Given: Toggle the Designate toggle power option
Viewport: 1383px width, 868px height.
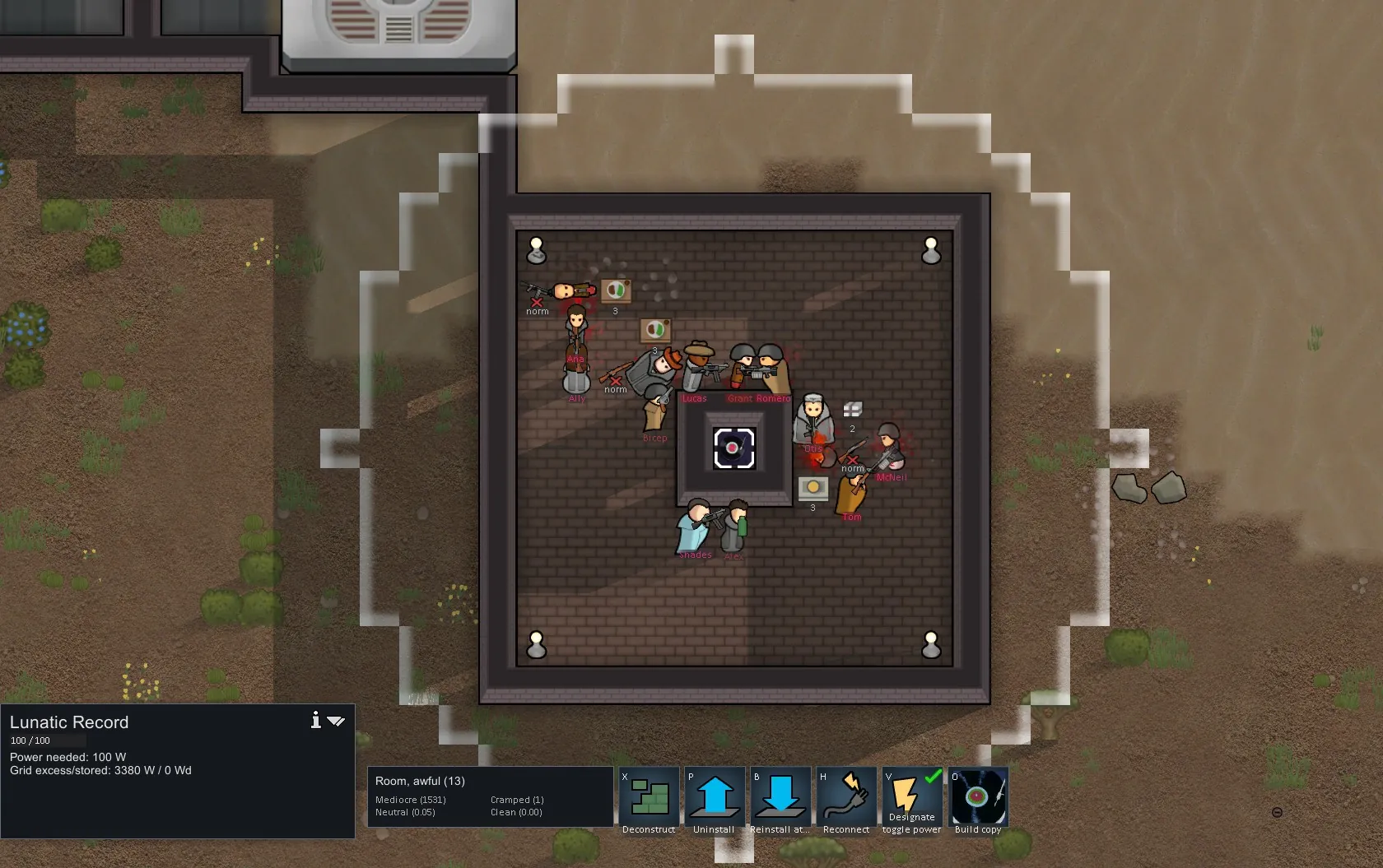Looking at the screenshot, I should 912,798.
